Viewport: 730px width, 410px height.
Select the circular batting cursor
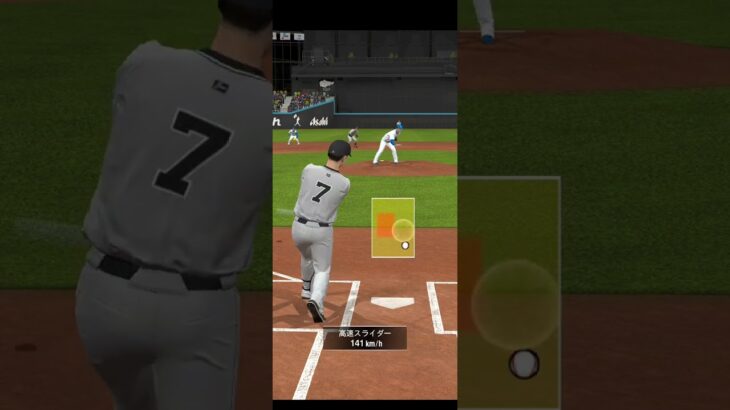tap(402, 230)
